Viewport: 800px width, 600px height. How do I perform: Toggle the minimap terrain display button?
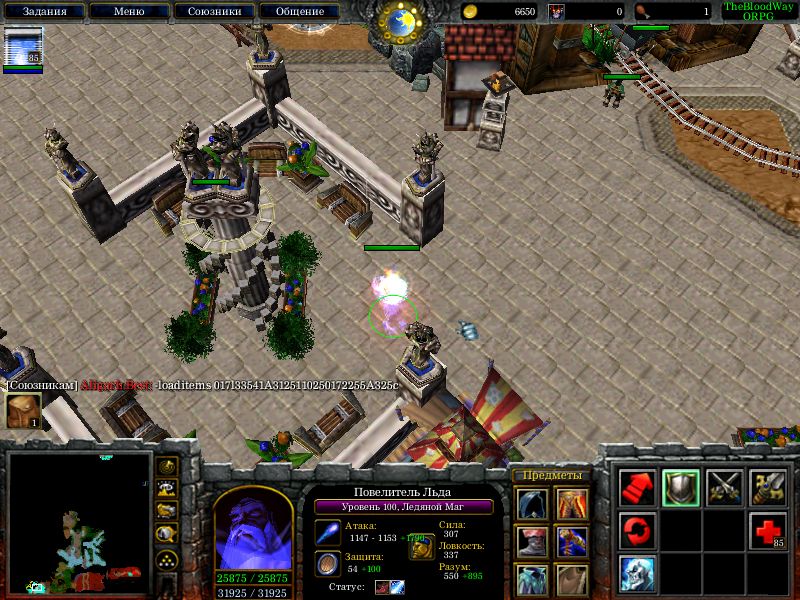(168, 489)
